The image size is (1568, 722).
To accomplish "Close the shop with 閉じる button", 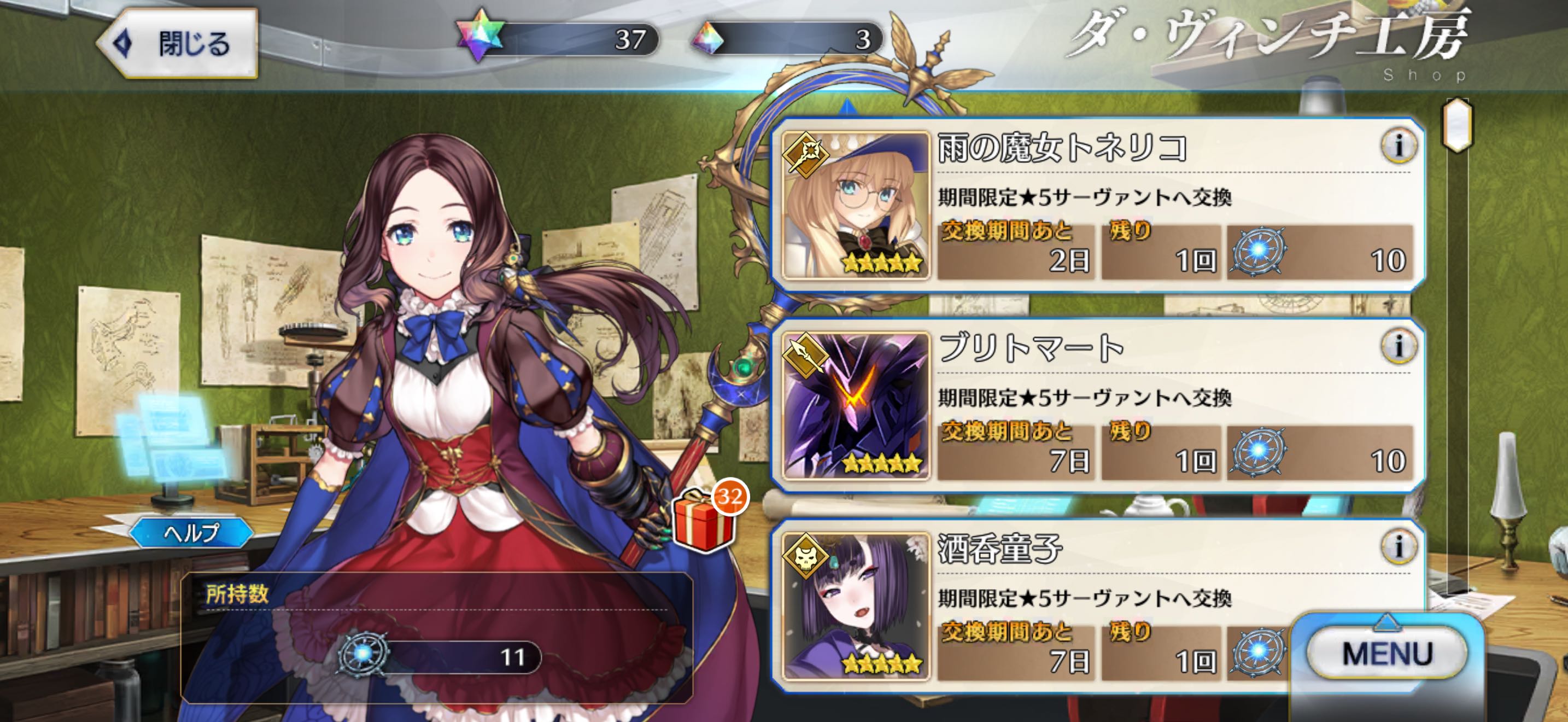I will [178, 44].
